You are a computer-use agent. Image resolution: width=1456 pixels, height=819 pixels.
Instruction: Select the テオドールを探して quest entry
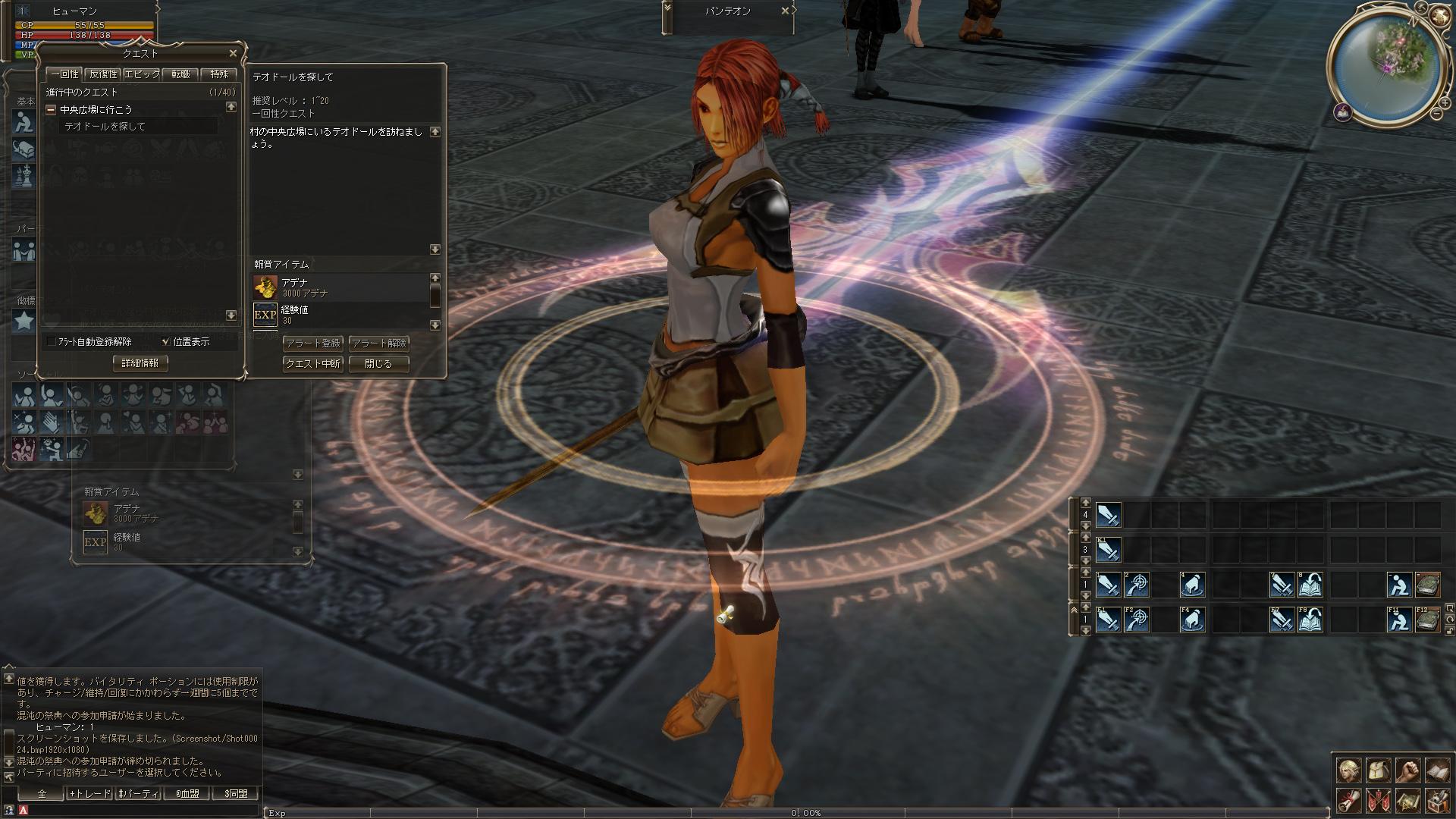(105, 127)
